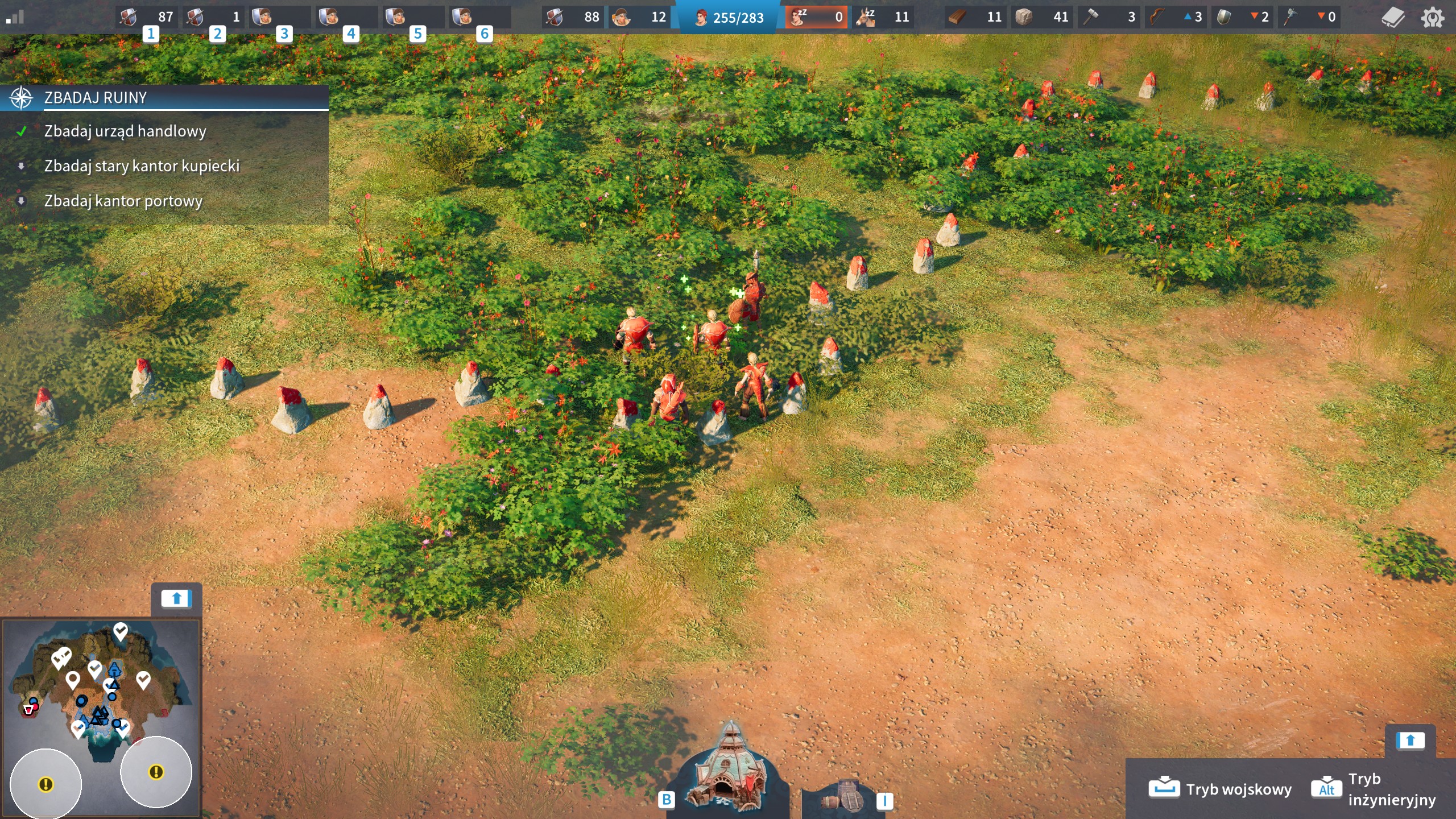
Task: Open the settings gear menu
Action: [x=1432, y=17]
